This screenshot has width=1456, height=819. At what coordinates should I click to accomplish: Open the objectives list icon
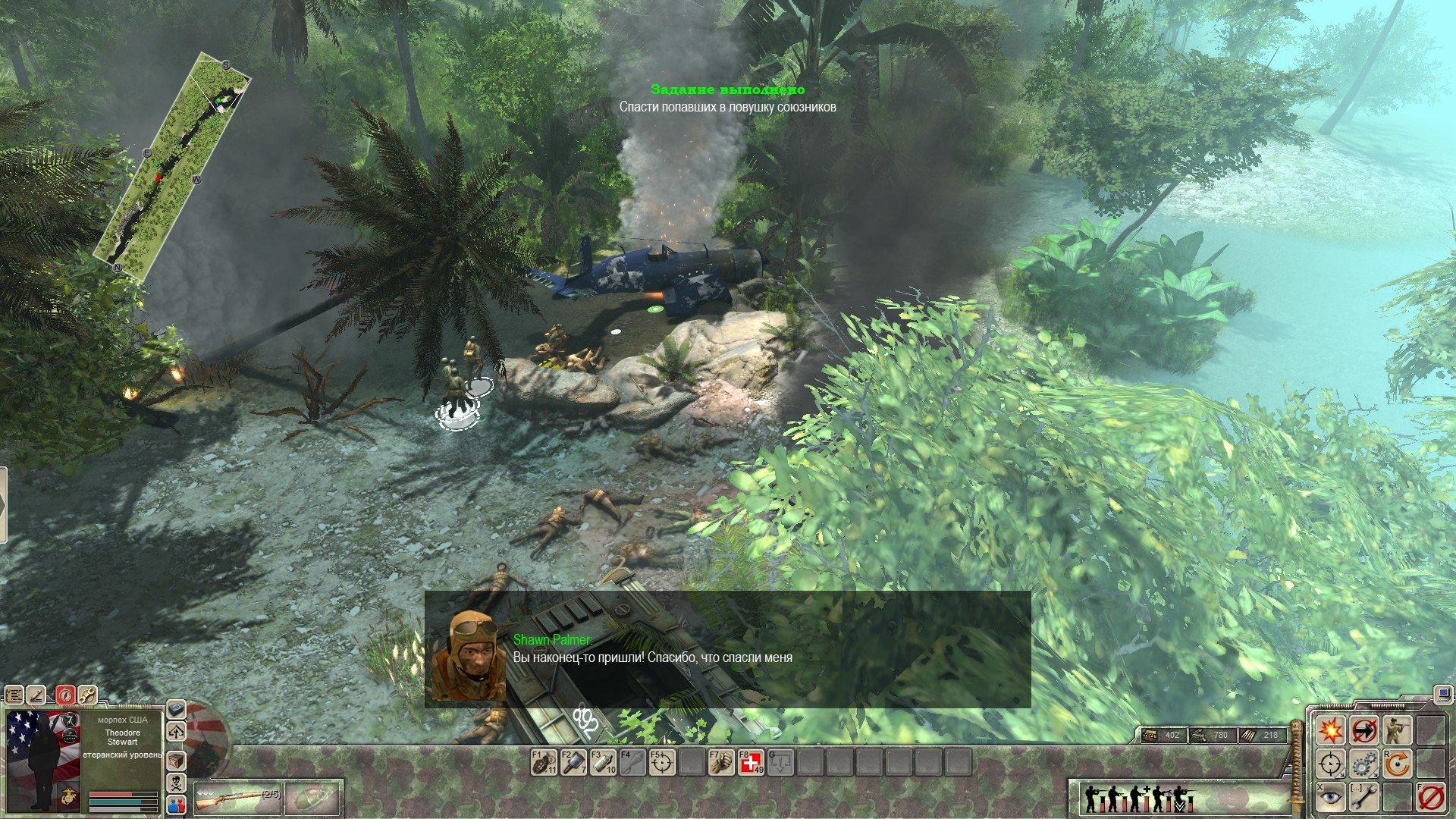(14, 695)
